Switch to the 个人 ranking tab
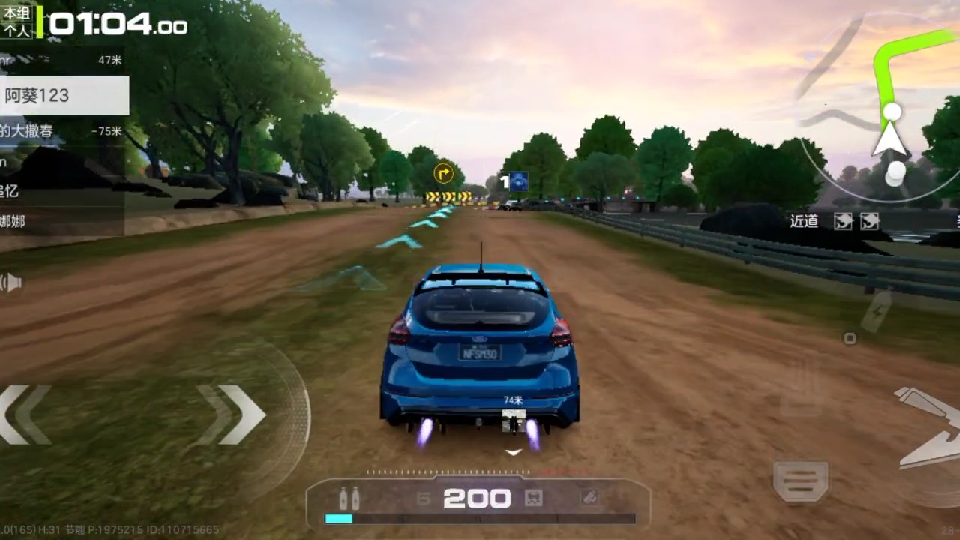This screenshot has height=540, width=960. 17,30
